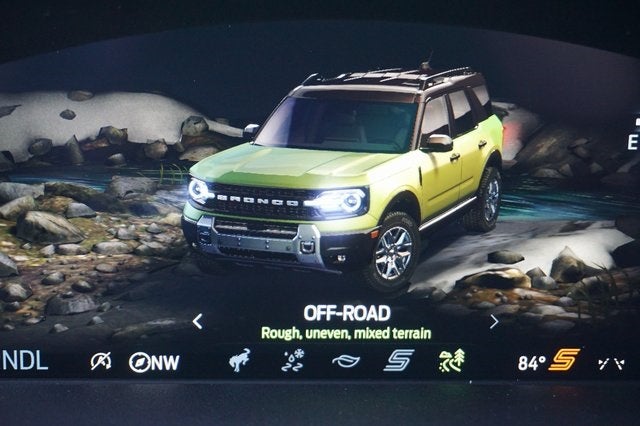Click the left arrow beside OFF-ROAD
Image resolution: width=640 pixels, height=426 pixels.
pos(197,321)
